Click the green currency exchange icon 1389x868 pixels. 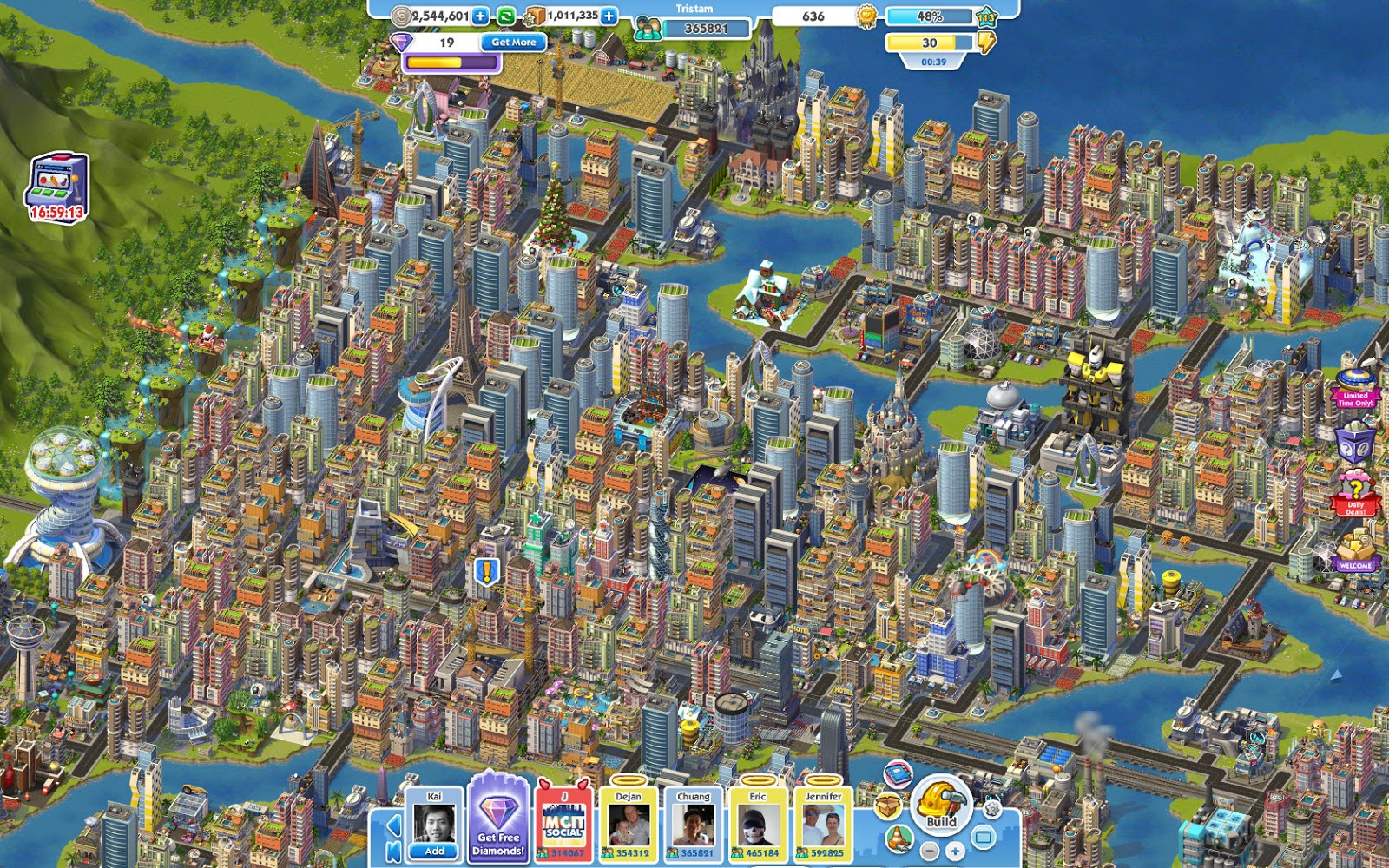(x=504, y=15)
